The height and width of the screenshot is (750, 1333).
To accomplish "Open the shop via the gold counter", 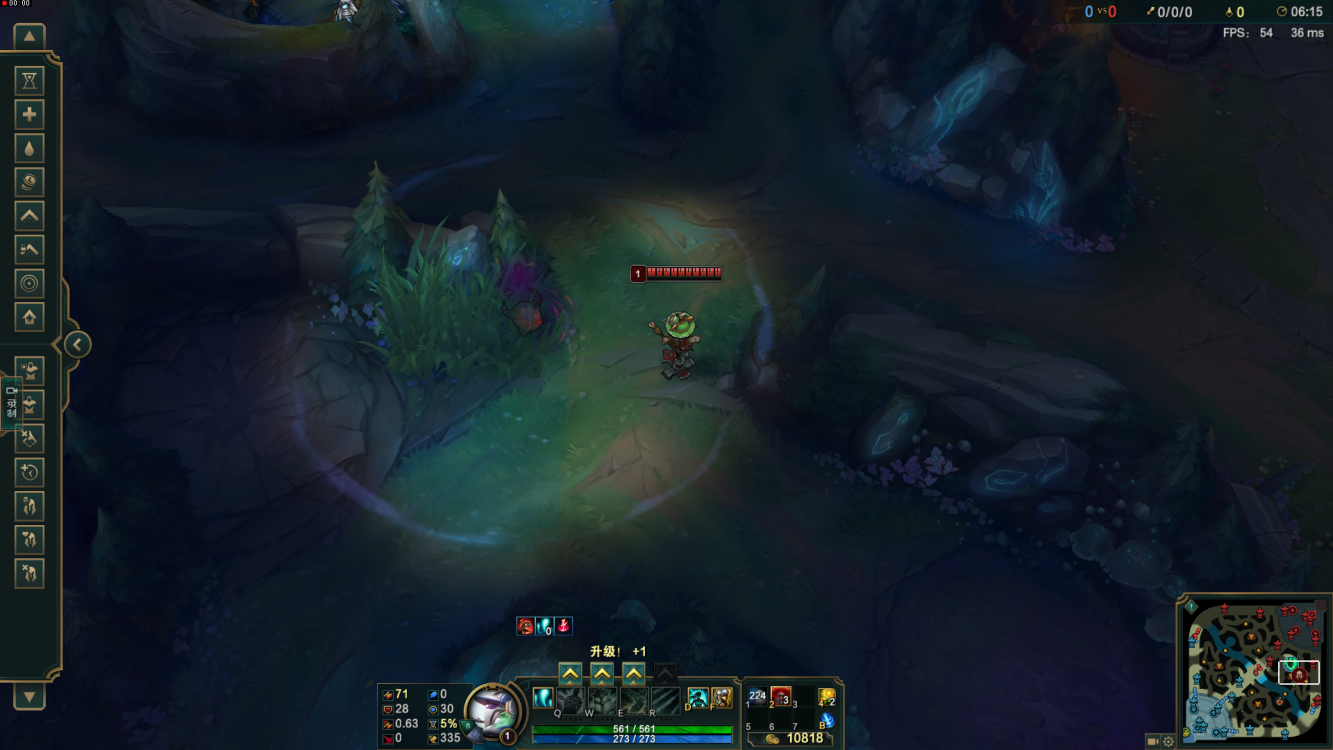I will coord(793,738).
